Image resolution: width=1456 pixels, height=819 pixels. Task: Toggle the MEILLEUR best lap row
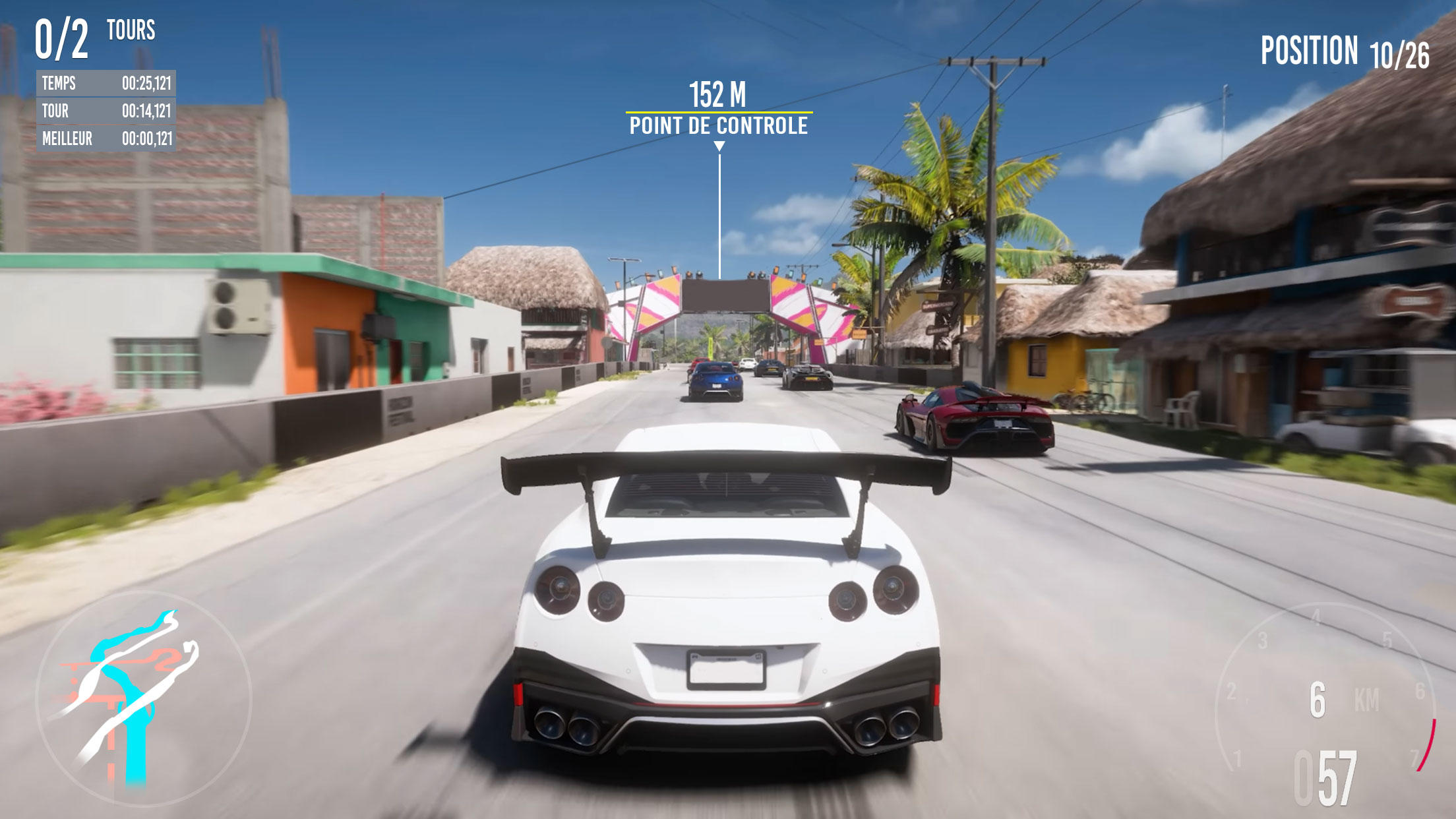(106, 139)
